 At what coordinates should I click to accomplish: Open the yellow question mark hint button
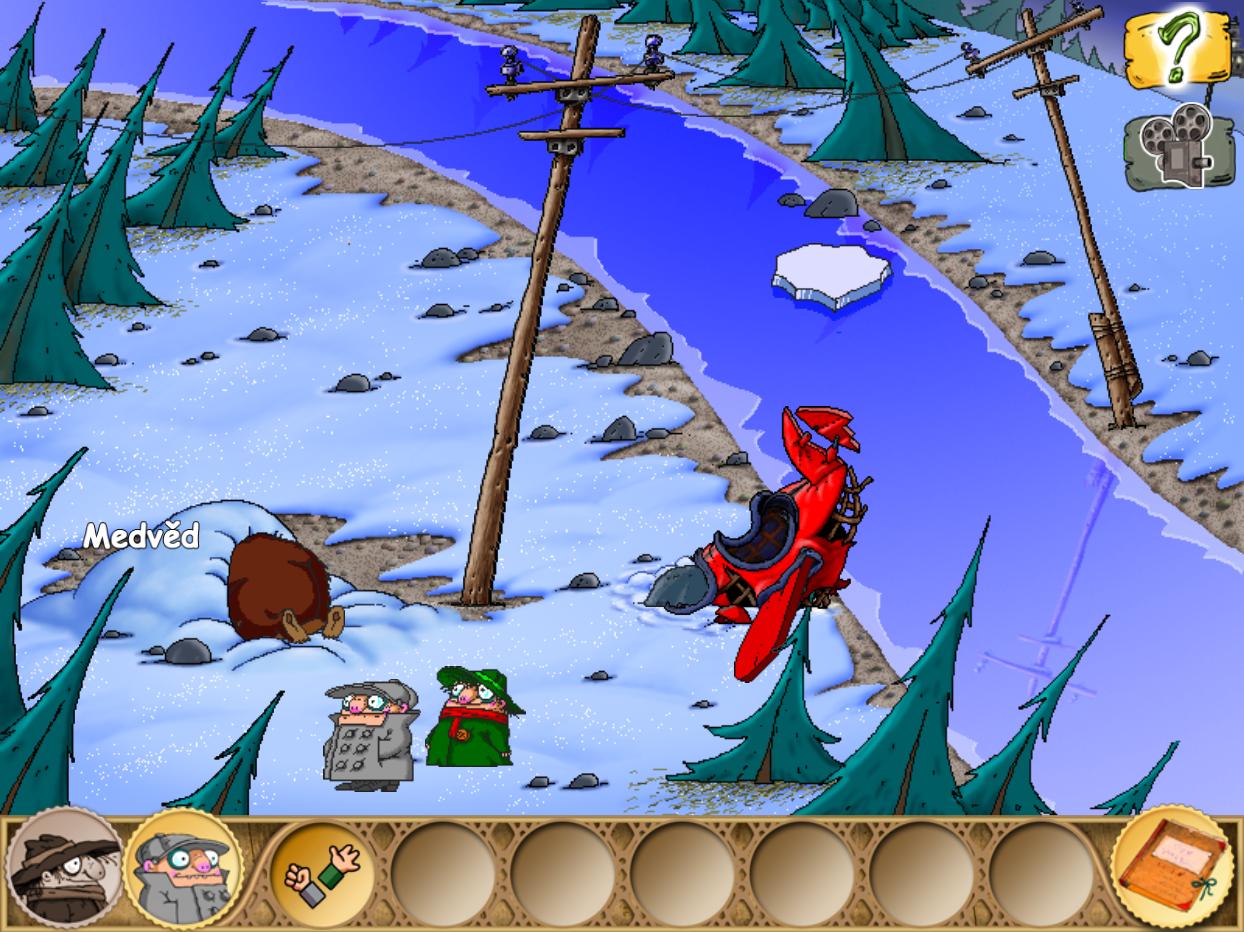click(1176, 48)
